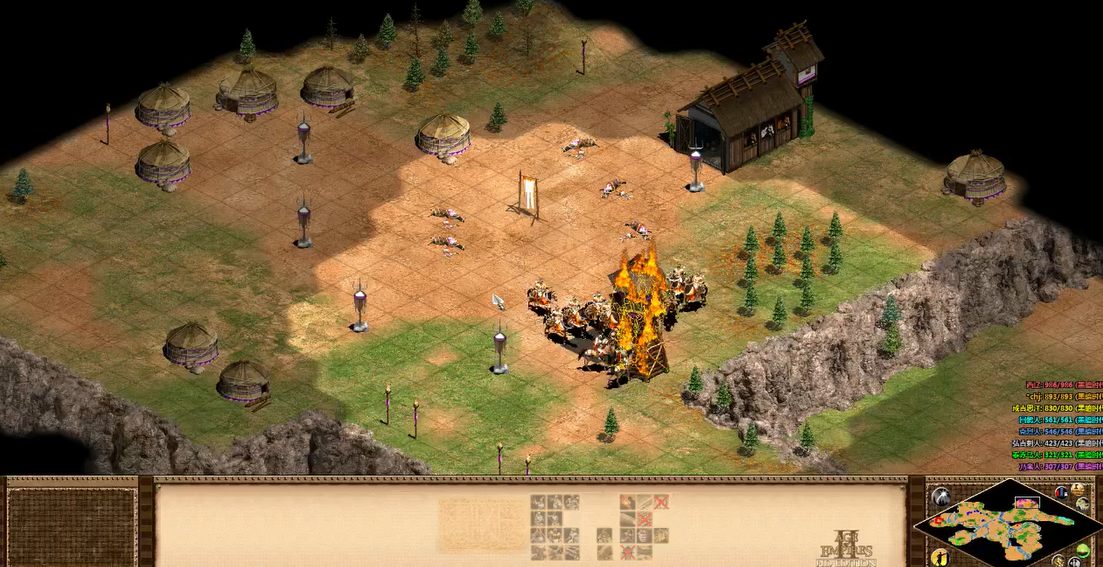Viewport: 1103px width, 567px height.
Task: Click the minimap in the bottom corner
Action: pyautogui.click(x=1006, y=522)
